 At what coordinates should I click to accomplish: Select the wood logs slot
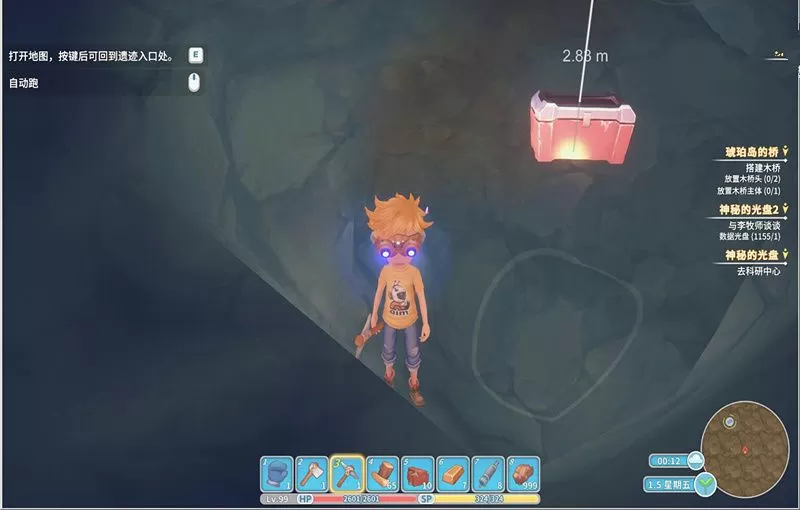pos(383,473)
